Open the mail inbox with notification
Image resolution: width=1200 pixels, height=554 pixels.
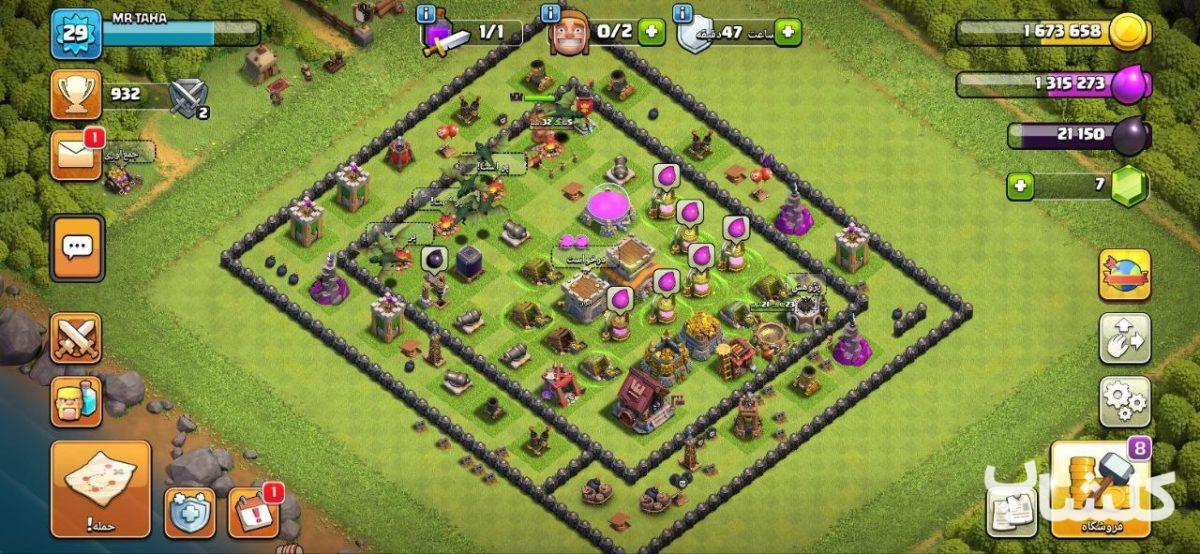click(76, 156)
